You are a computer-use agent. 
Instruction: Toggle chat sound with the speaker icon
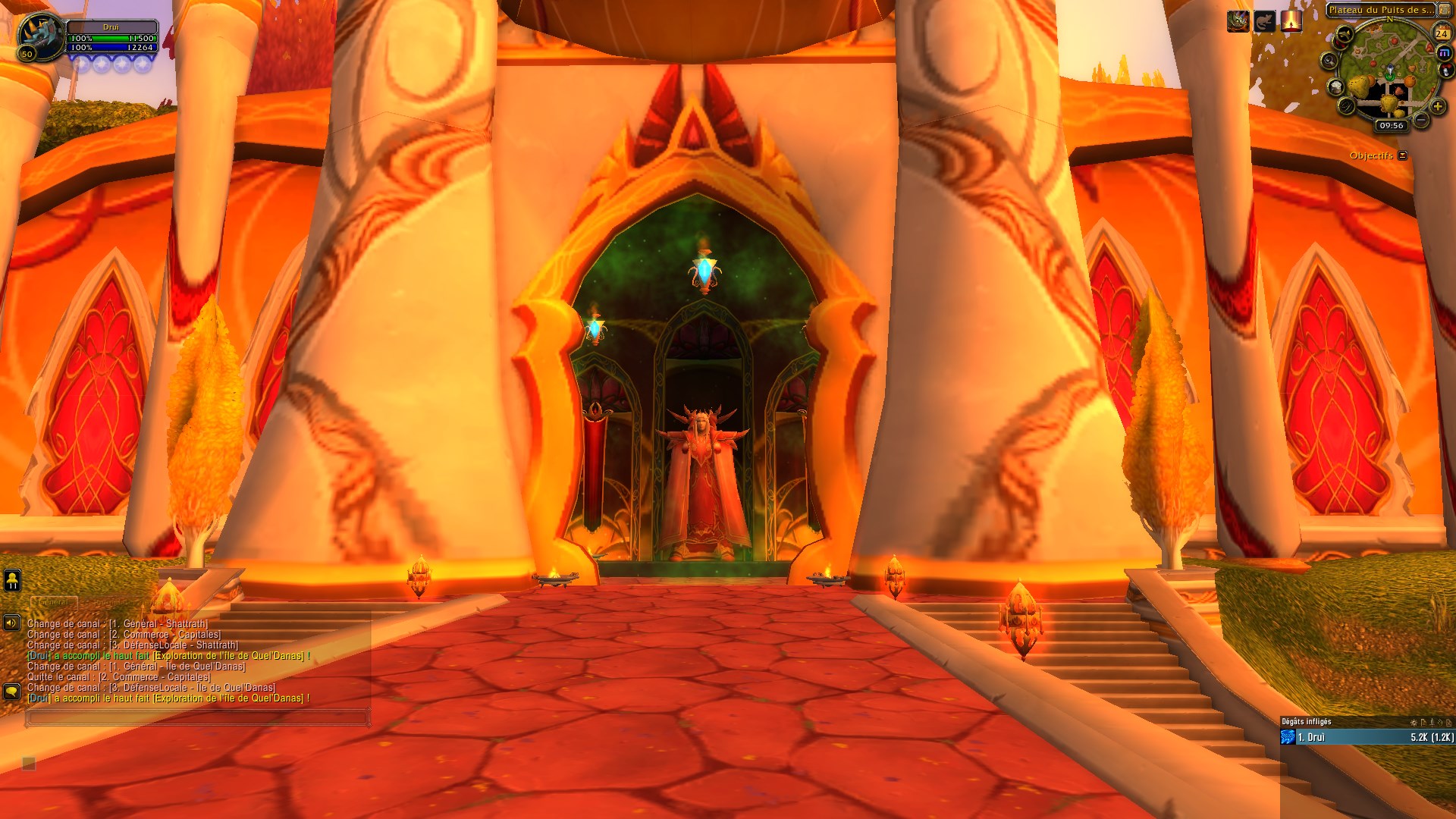pos(11,623)
